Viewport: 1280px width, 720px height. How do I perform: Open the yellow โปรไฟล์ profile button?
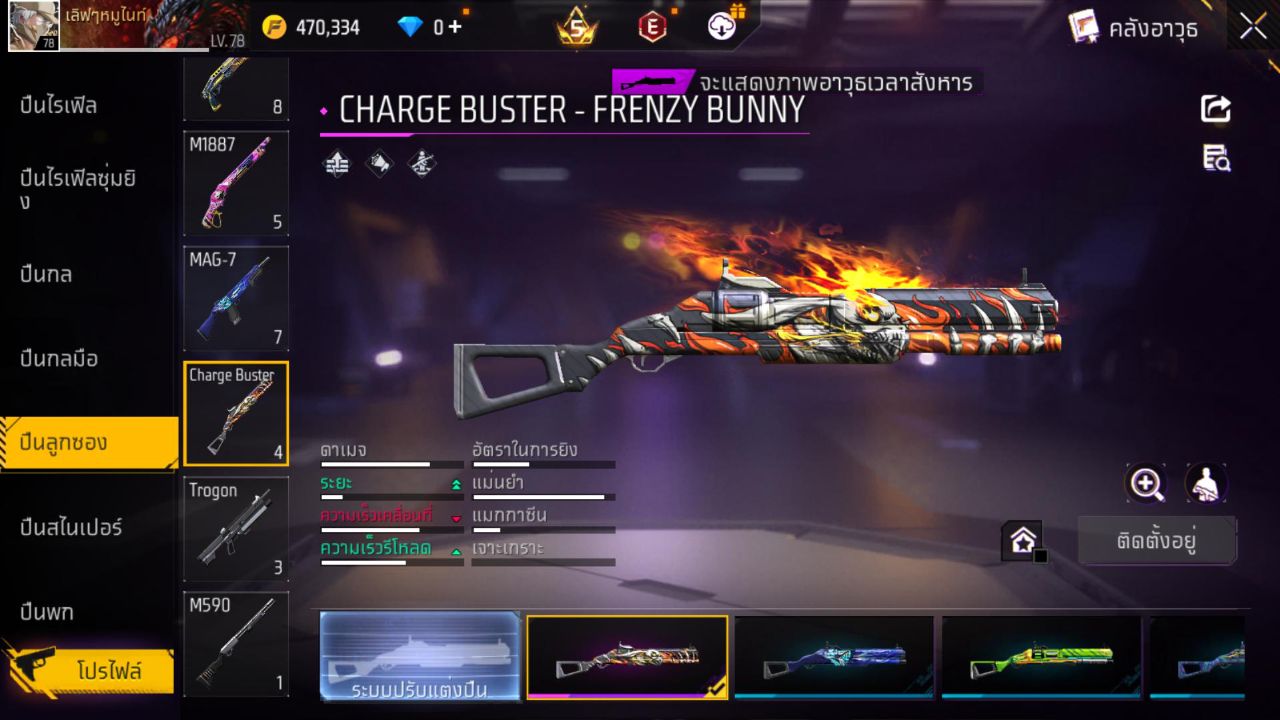pyautogui.click(x=112, y=672)
